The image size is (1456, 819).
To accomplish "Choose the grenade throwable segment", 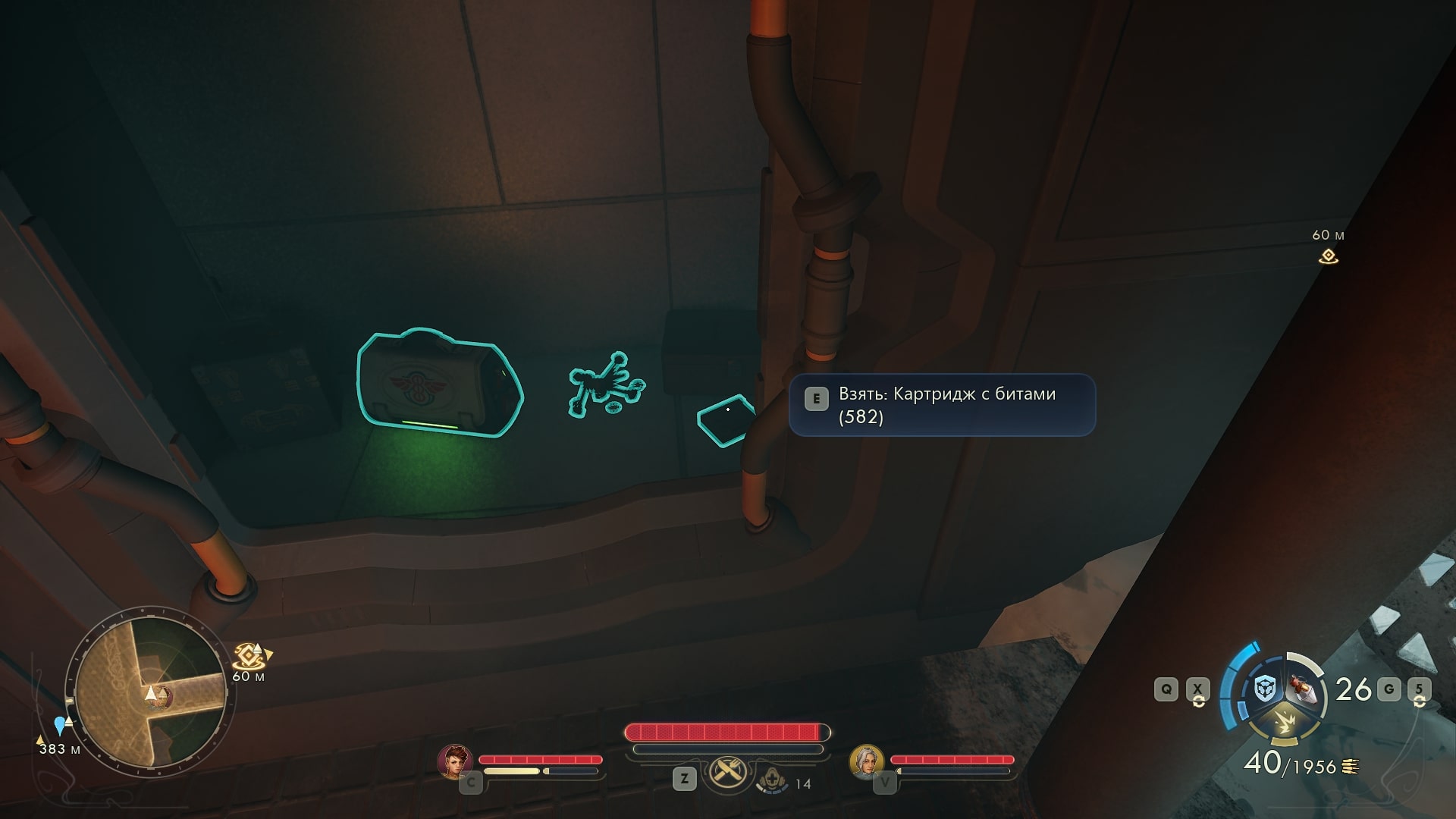I will [x=1303, y=688].
